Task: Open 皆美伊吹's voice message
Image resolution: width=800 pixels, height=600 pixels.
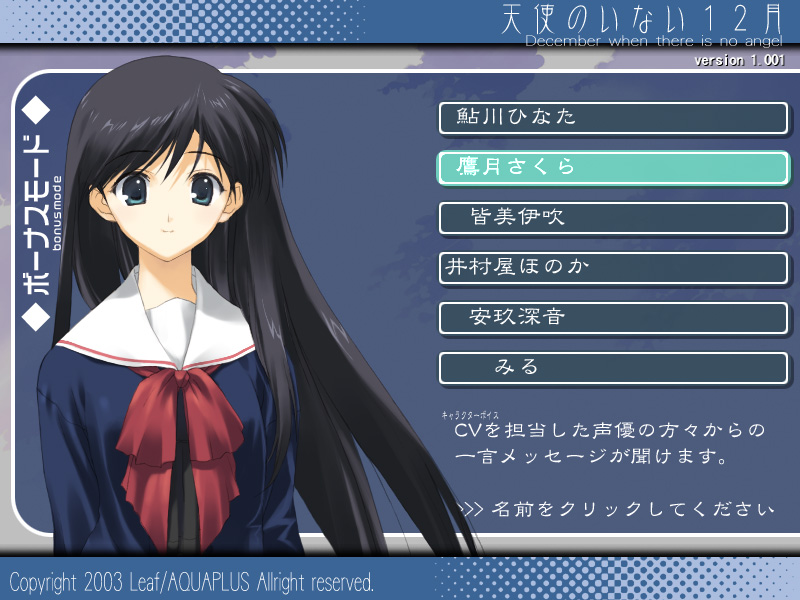Action: [x=613, y=218]
